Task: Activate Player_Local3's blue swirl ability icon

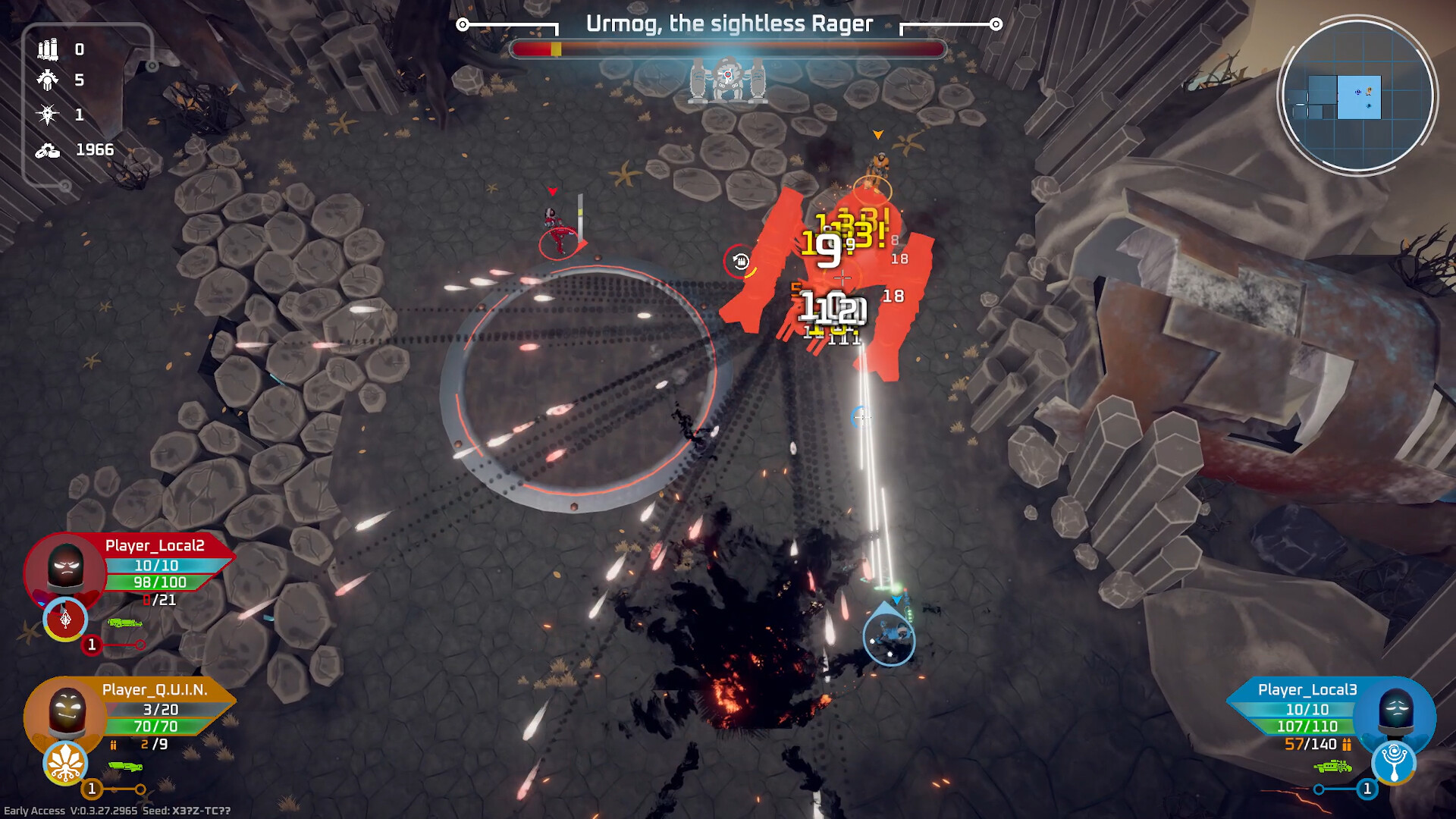Action: pos(1394,761)
